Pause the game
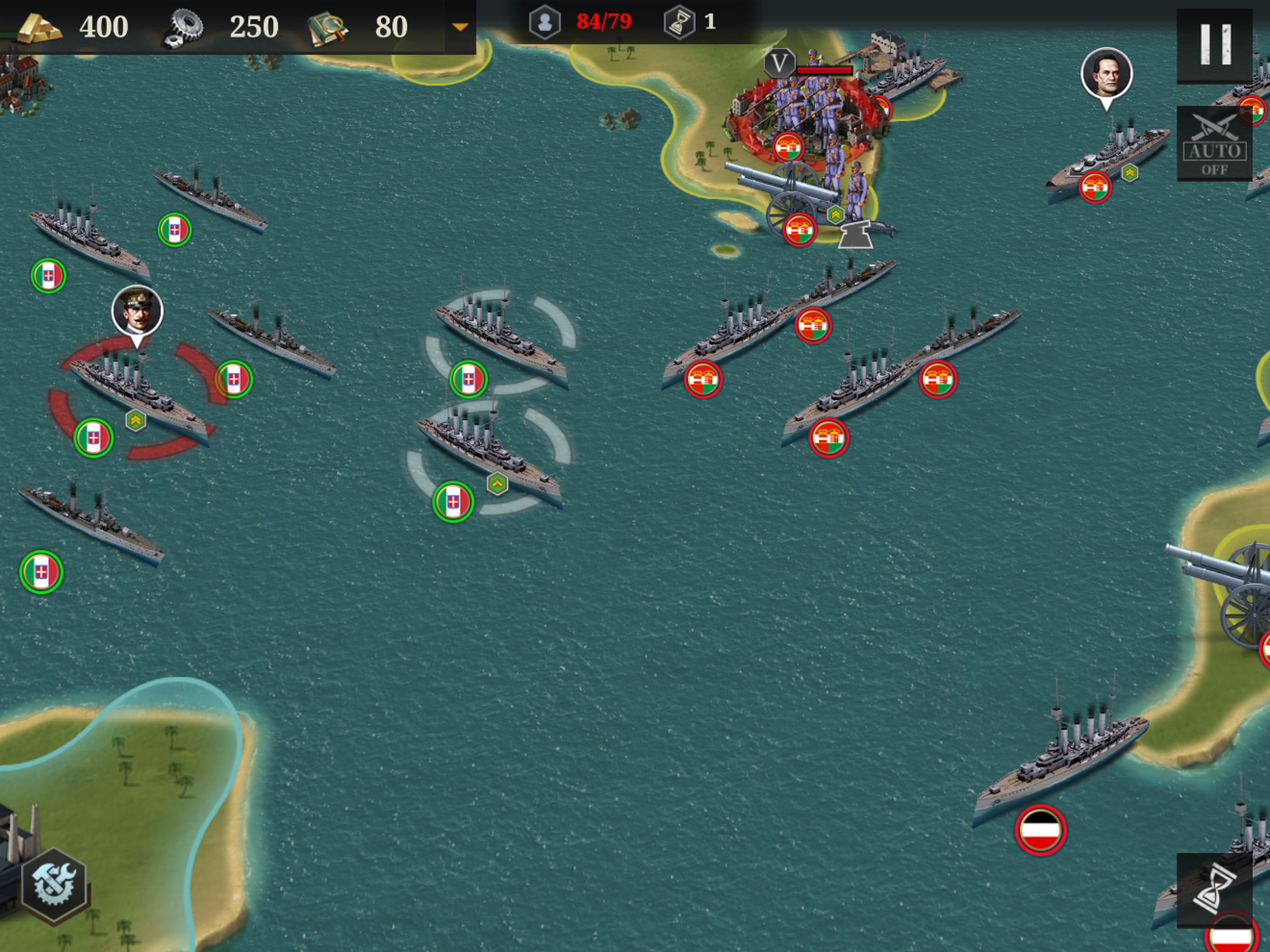 point(1214,45)
